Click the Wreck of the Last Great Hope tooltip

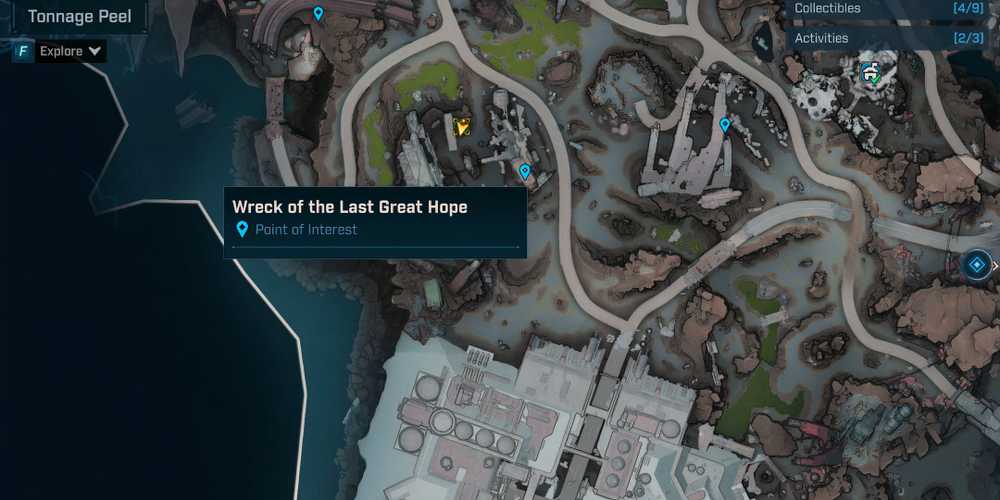coord(375,218)
